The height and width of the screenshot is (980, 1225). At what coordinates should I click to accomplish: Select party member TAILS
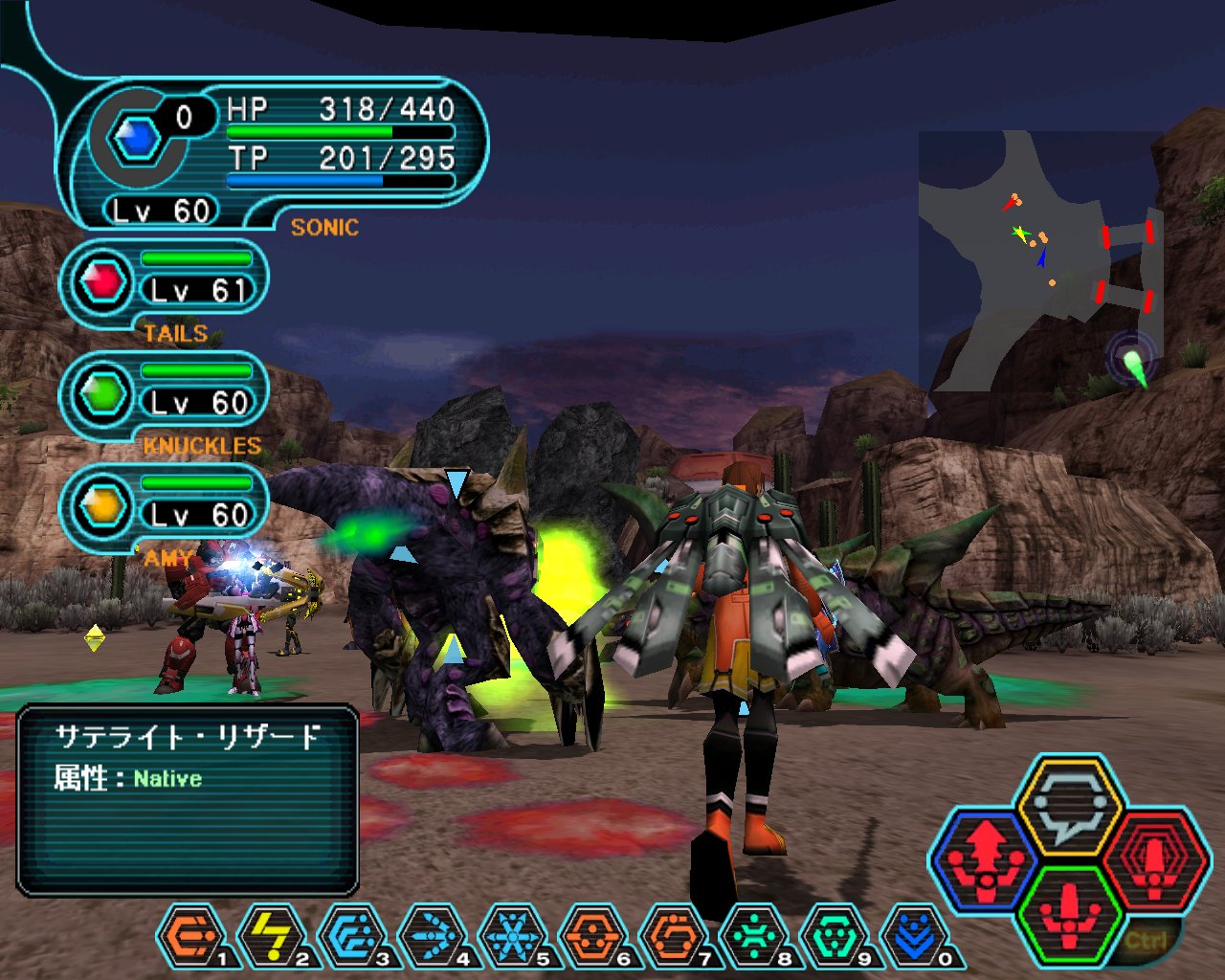point(165,285)
